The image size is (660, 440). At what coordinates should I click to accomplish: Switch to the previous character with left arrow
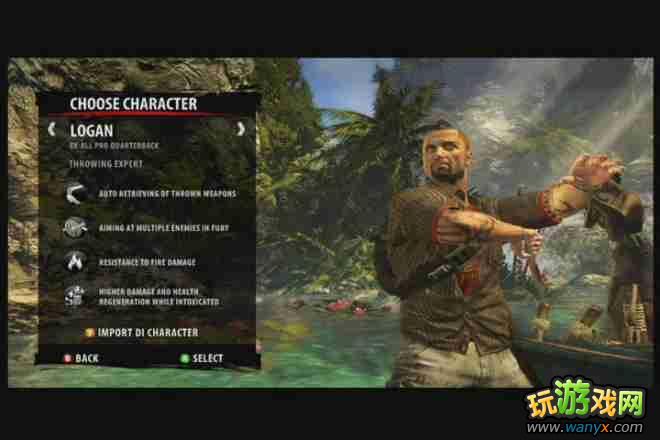coord(51,129)
